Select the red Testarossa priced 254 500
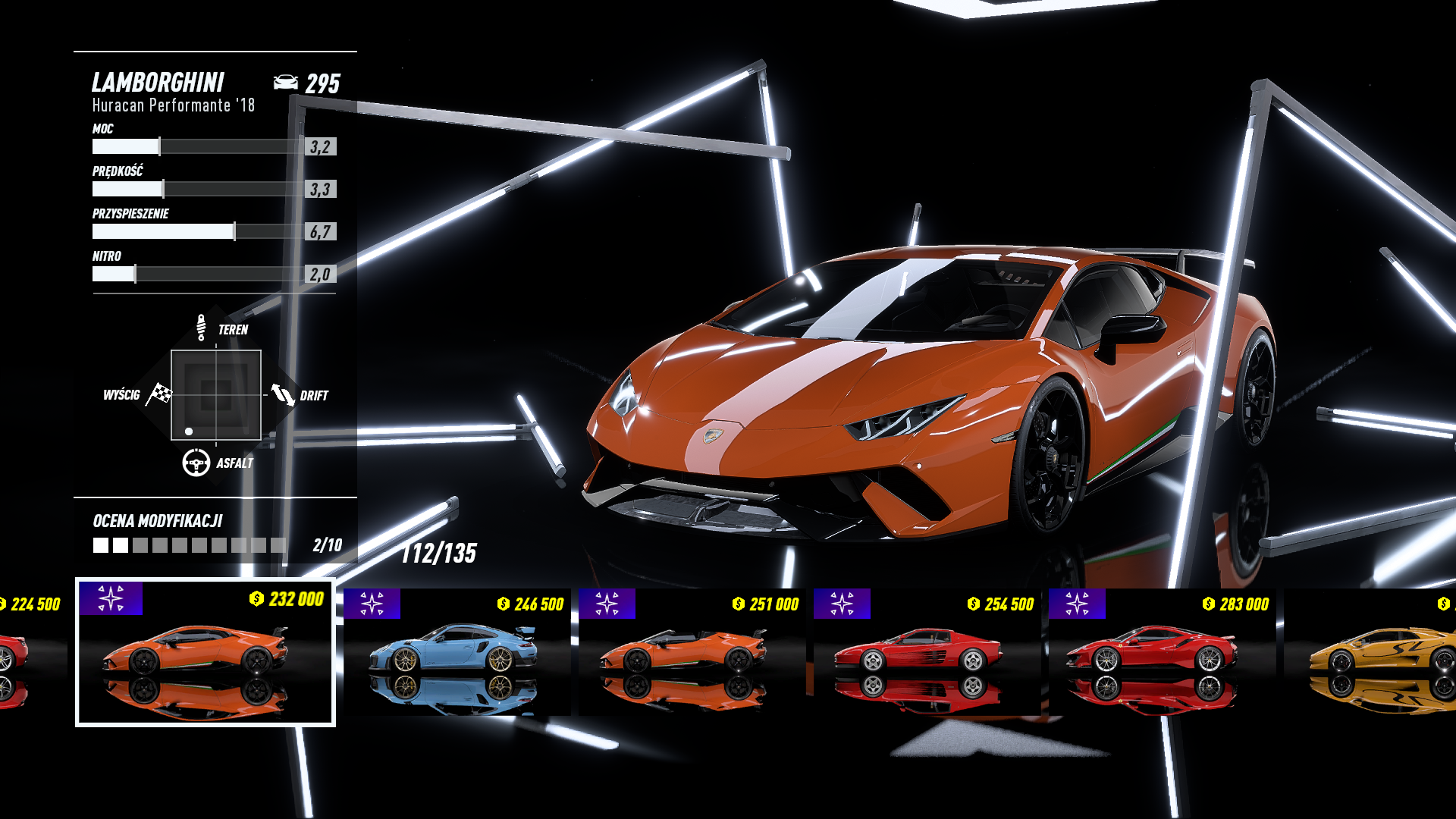 click(927, 652)
